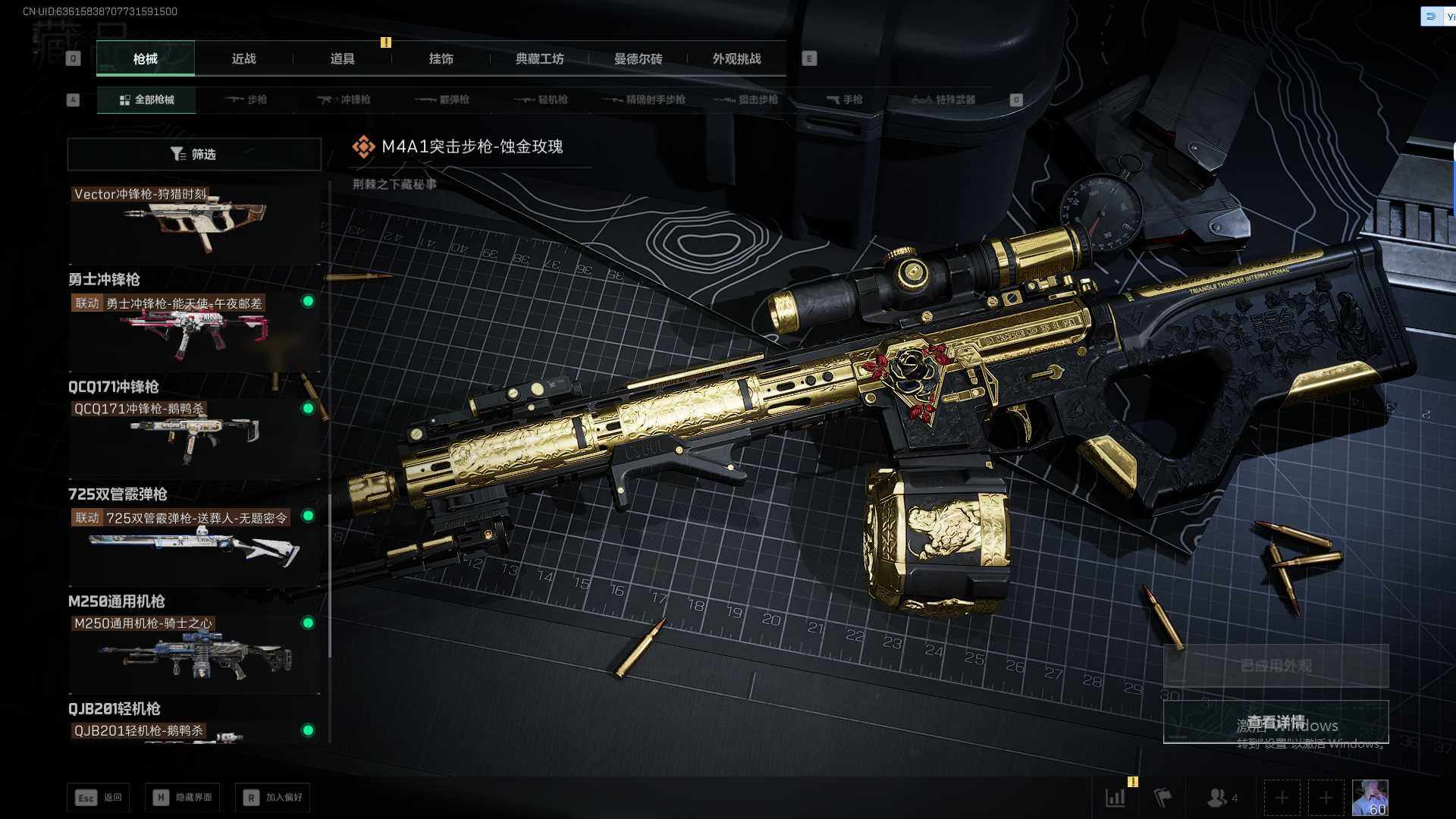Open the 道具 (items) tab
1456x819 pixels.
(342, 58)
